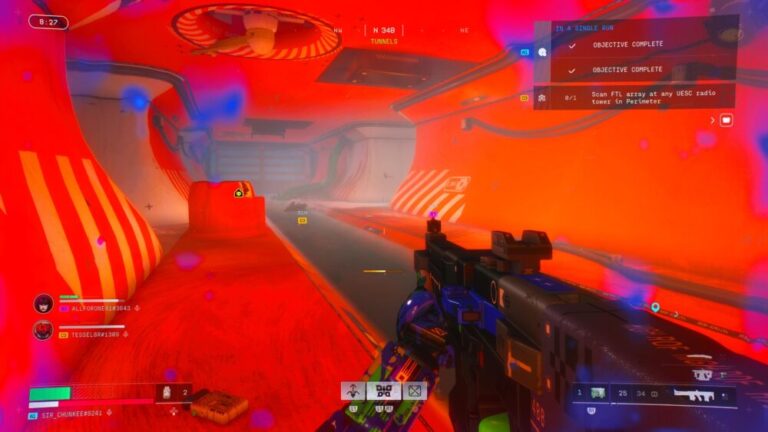
Task: Select teammate TESSELOR's portrait
Action: coord(43,328)
